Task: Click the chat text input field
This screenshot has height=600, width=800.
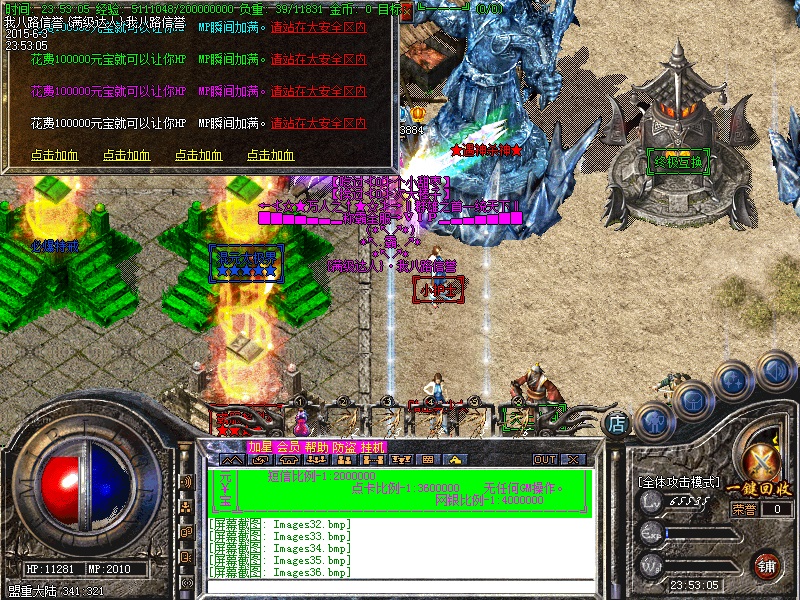Action: pyautogui.click(x=400, y=587)
